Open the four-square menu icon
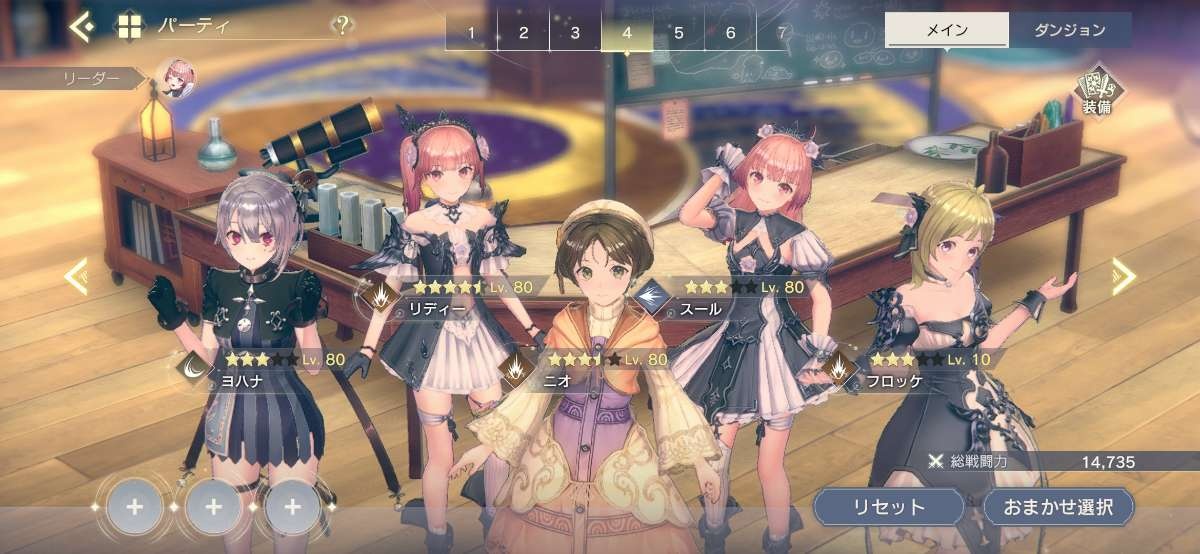 click(x=130, y=26)
